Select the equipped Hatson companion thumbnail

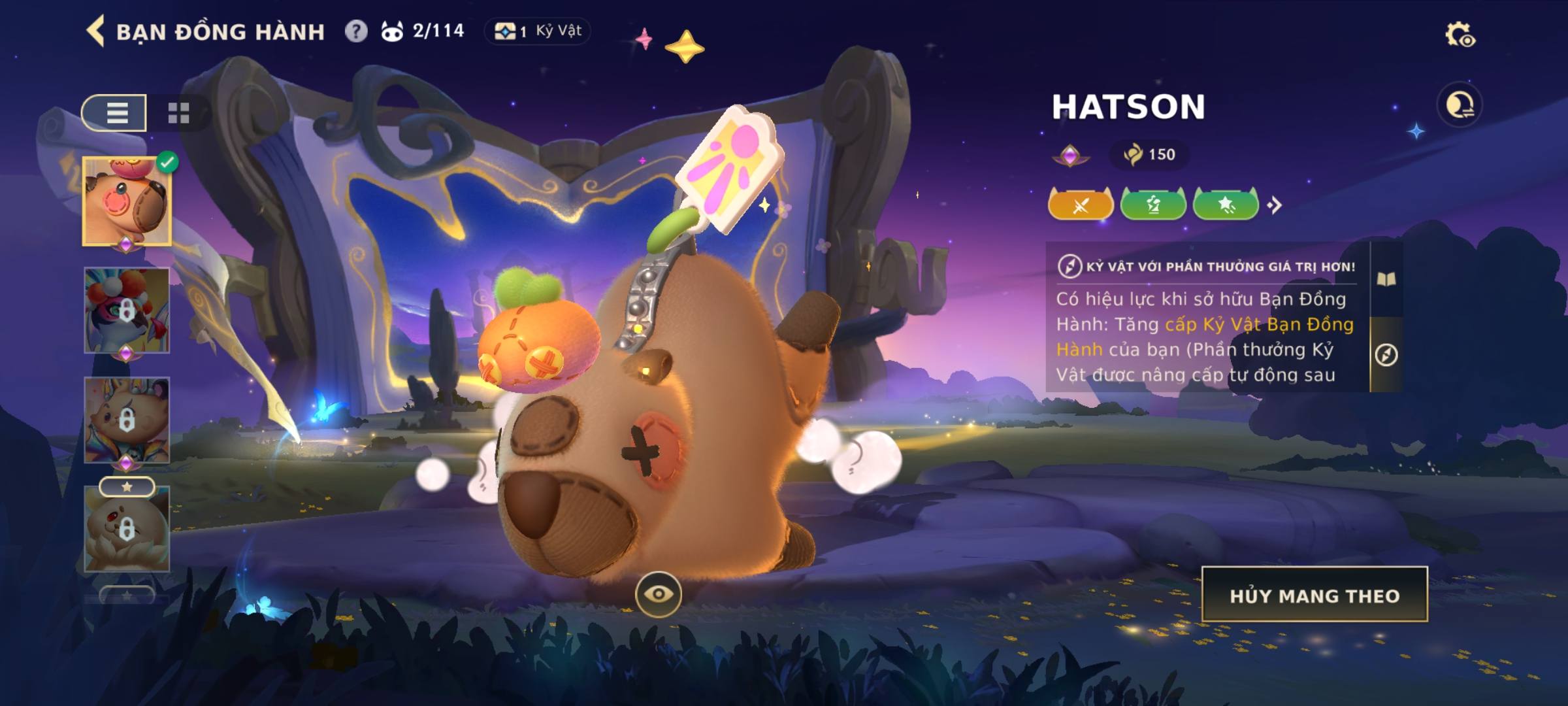point(127,201)
